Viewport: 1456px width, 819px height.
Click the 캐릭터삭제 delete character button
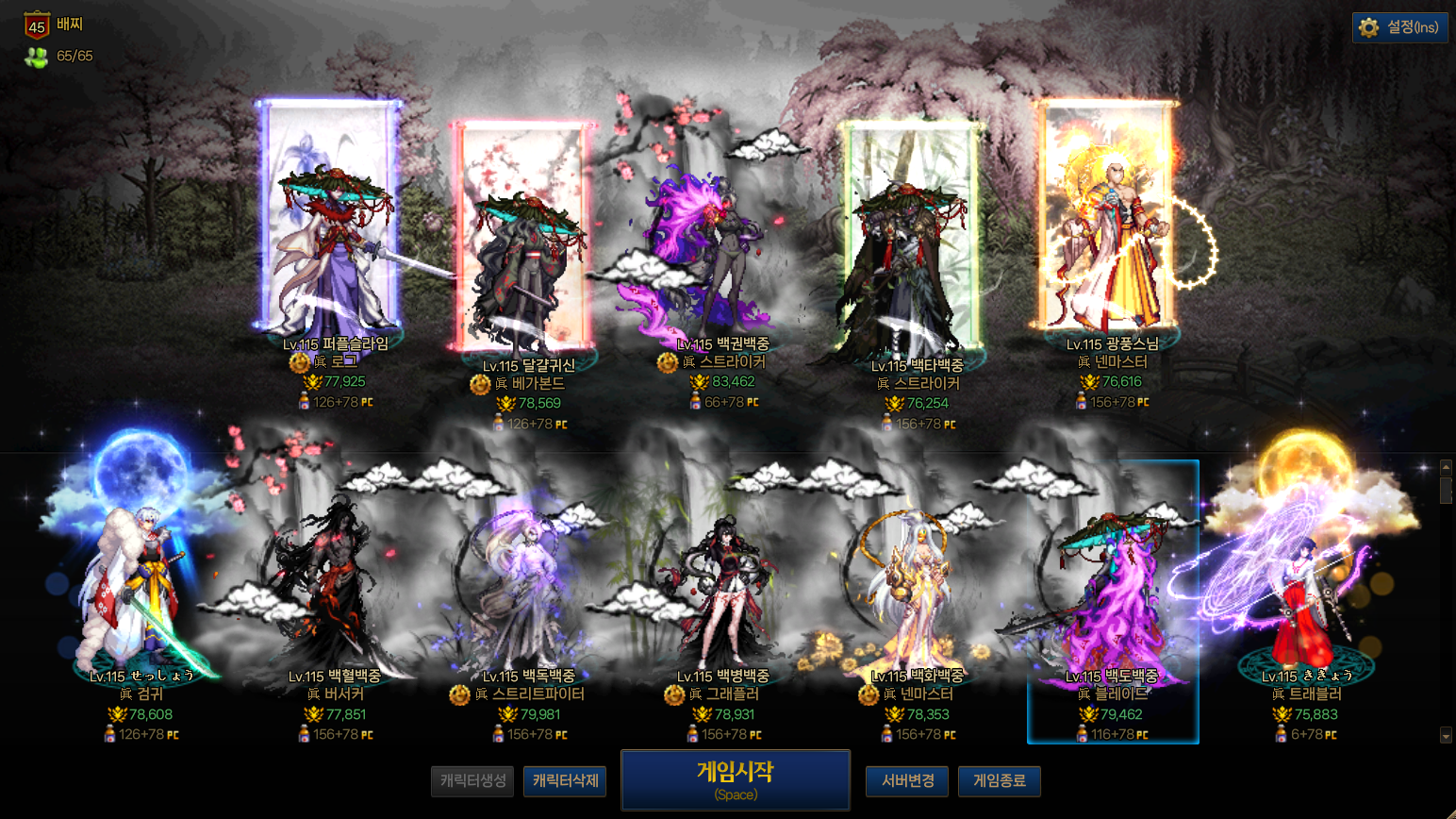tap(565, 781)
